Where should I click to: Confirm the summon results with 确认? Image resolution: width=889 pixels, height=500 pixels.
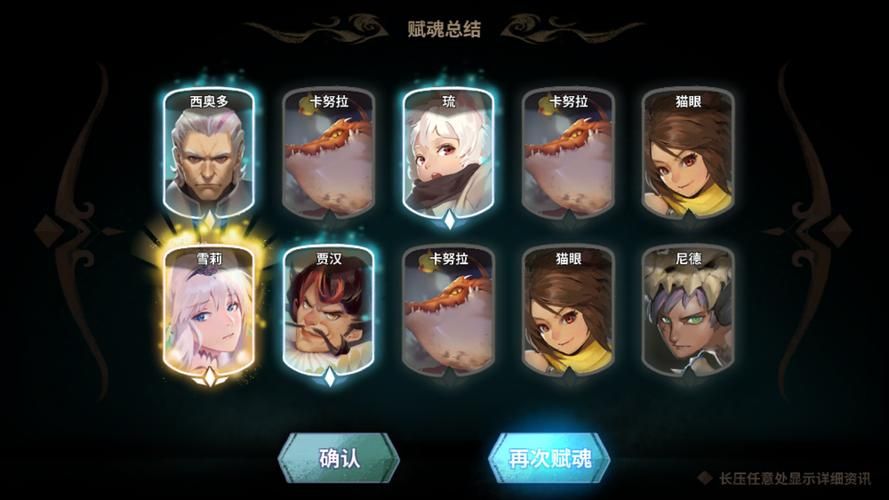coord(338,459)
